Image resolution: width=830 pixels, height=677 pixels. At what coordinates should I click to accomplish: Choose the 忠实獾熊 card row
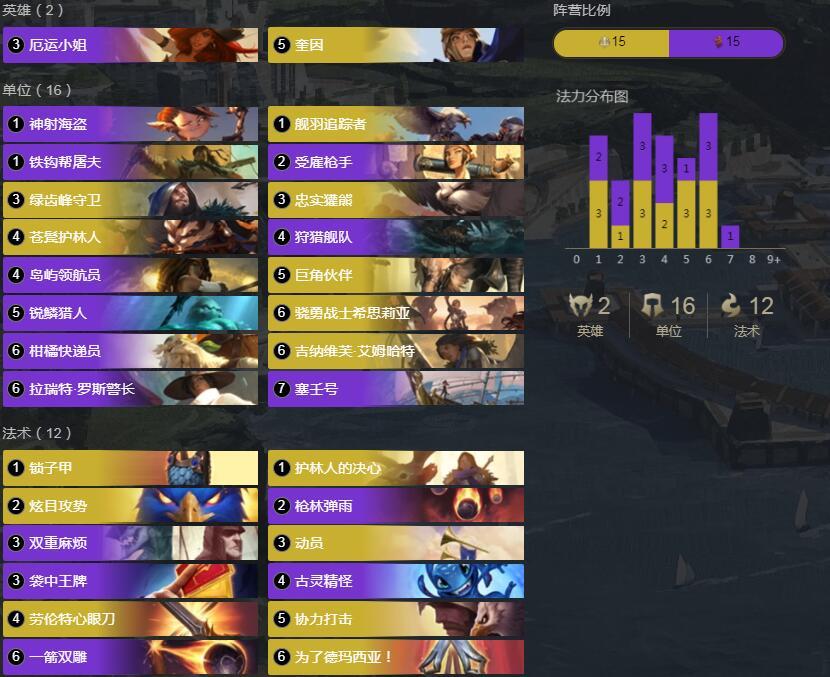point(395,200)
